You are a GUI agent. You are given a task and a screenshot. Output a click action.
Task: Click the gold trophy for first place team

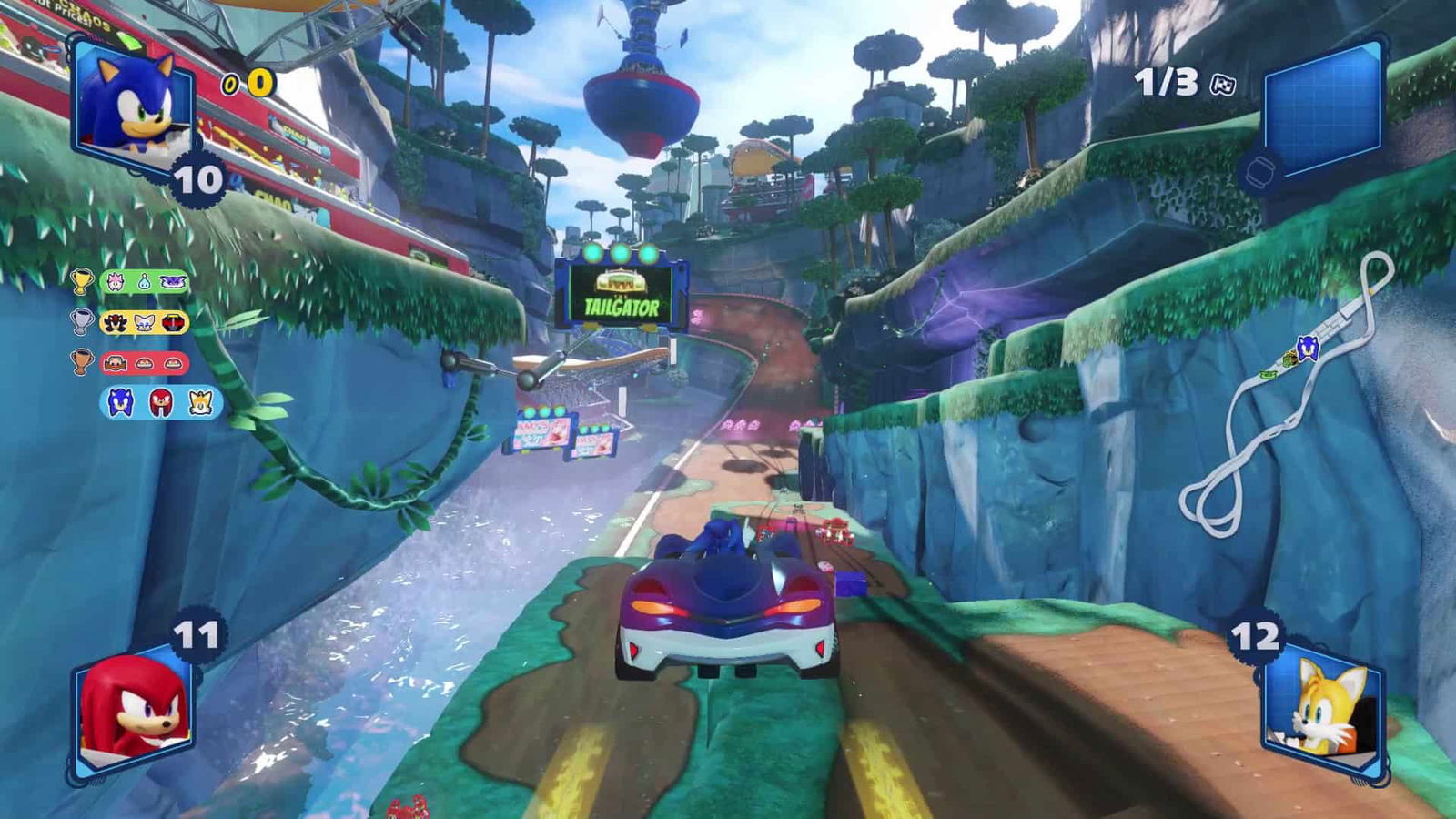[x=80, y=281]
